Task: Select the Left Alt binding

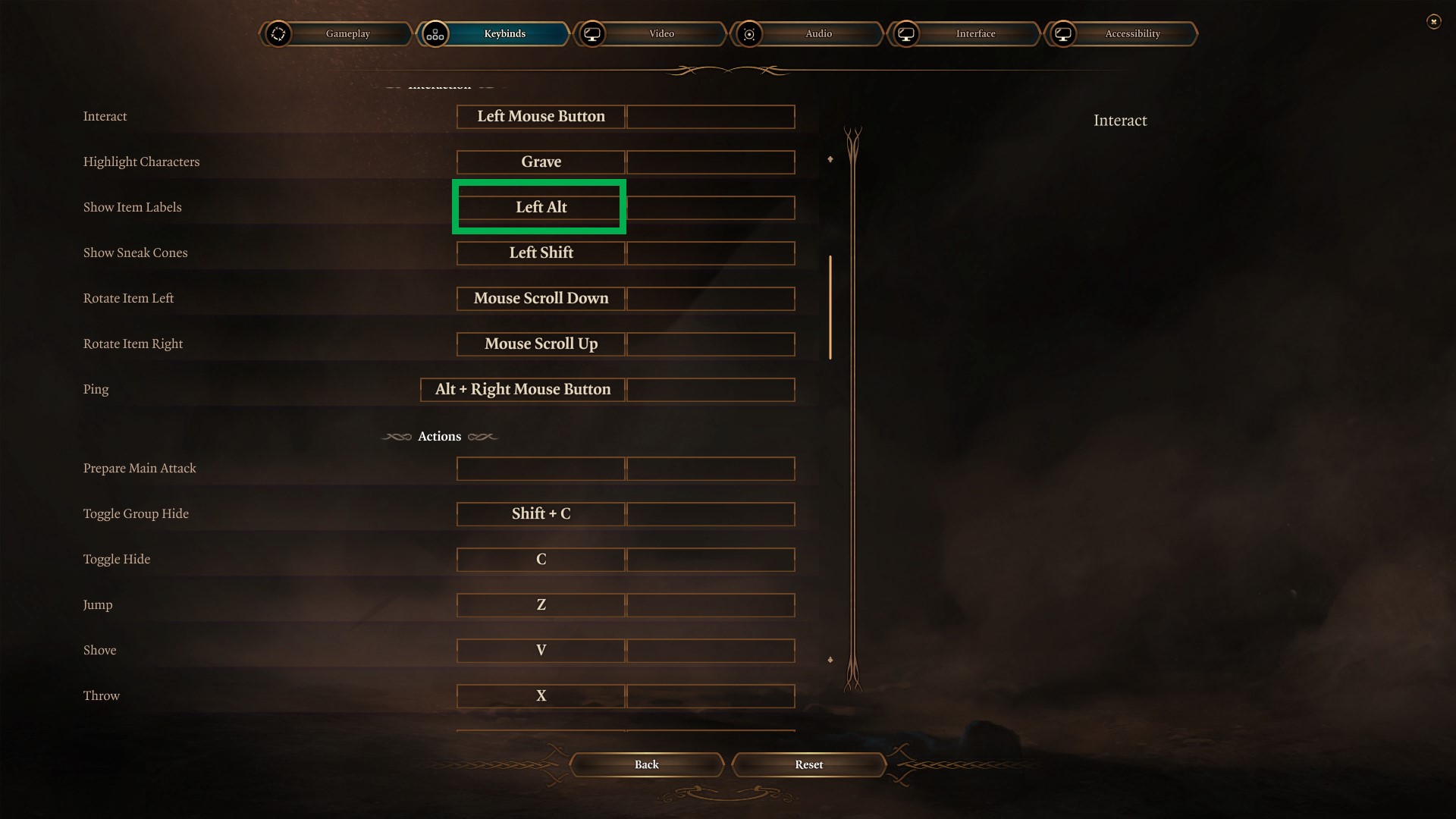Action: (x=541, y=208)
